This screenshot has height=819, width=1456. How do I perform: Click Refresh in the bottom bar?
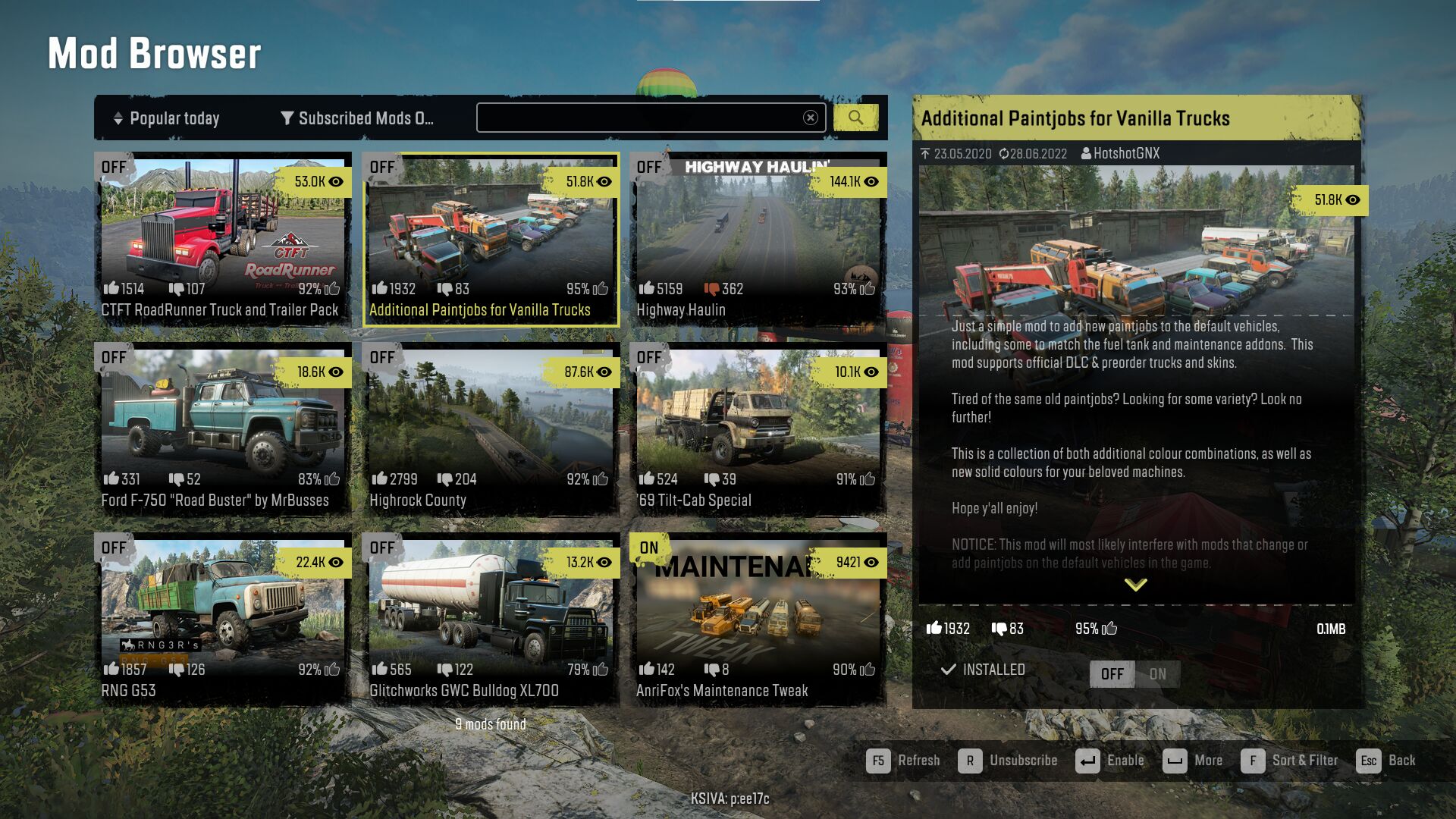point(903,761)
